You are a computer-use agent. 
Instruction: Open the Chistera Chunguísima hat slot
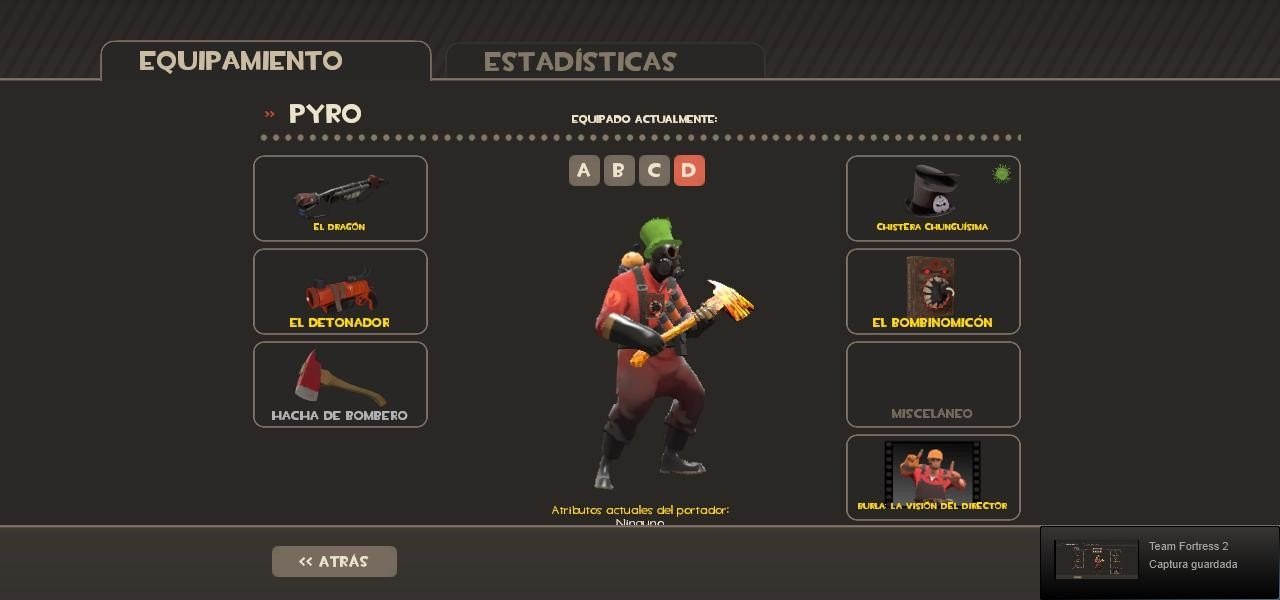[x=933, y=198]
